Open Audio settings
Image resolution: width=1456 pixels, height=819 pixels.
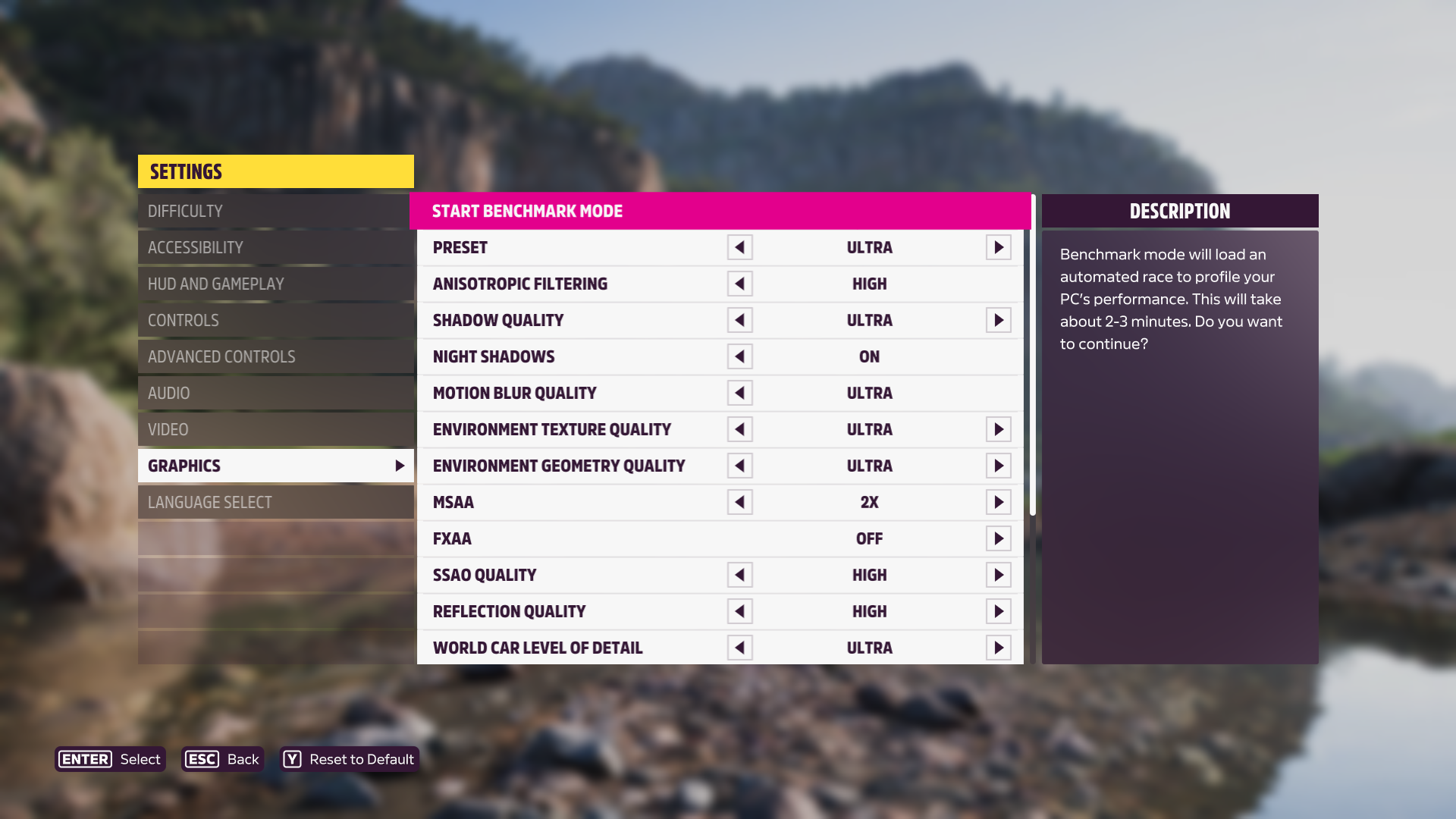click(x=275, y=393)
